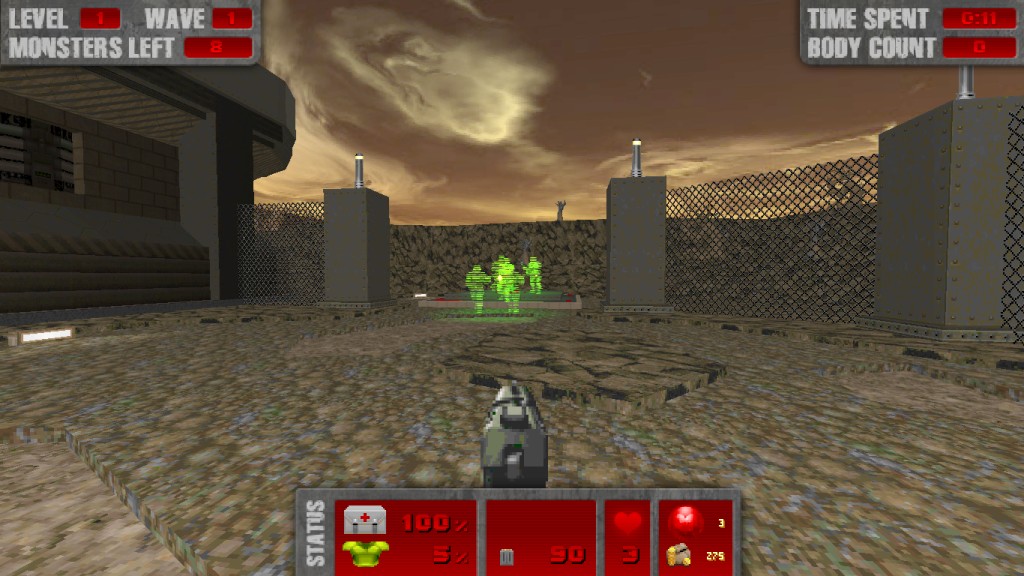Select the red skull orb icon
The image size is (1024, 576).
685,519
